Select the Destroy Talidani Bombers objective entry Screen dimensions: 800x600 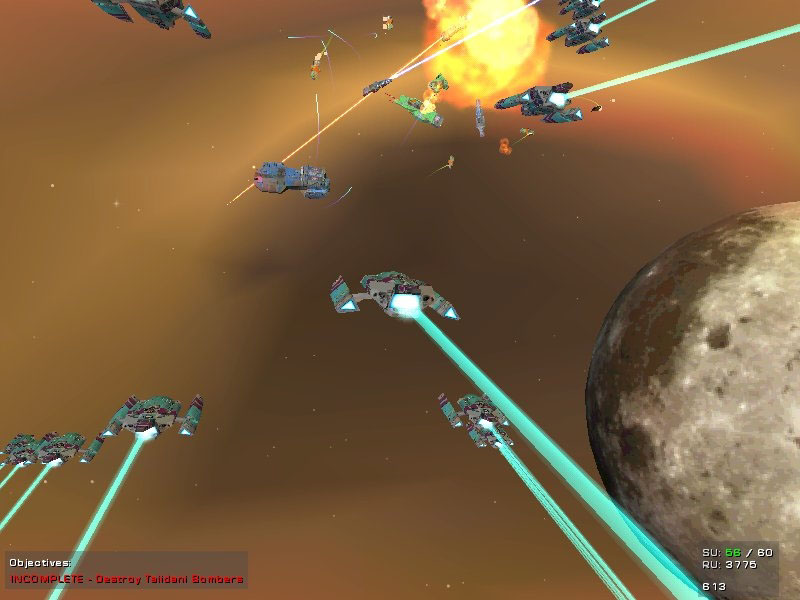click(x=126, y=579)
